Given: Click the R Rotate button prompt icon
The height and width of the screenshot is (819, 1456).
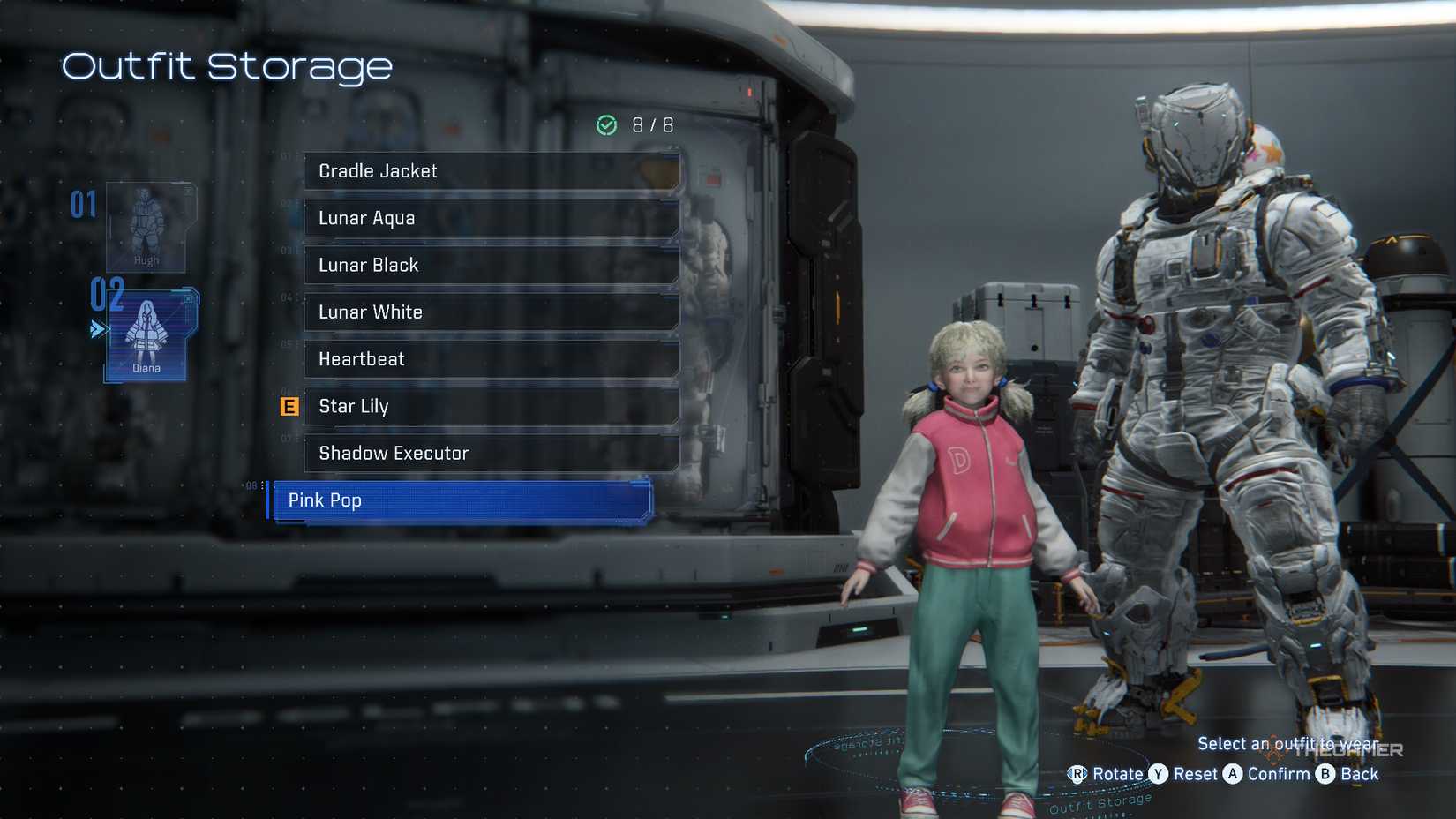Looking at the screenshot, I should tap(1077, 774).
